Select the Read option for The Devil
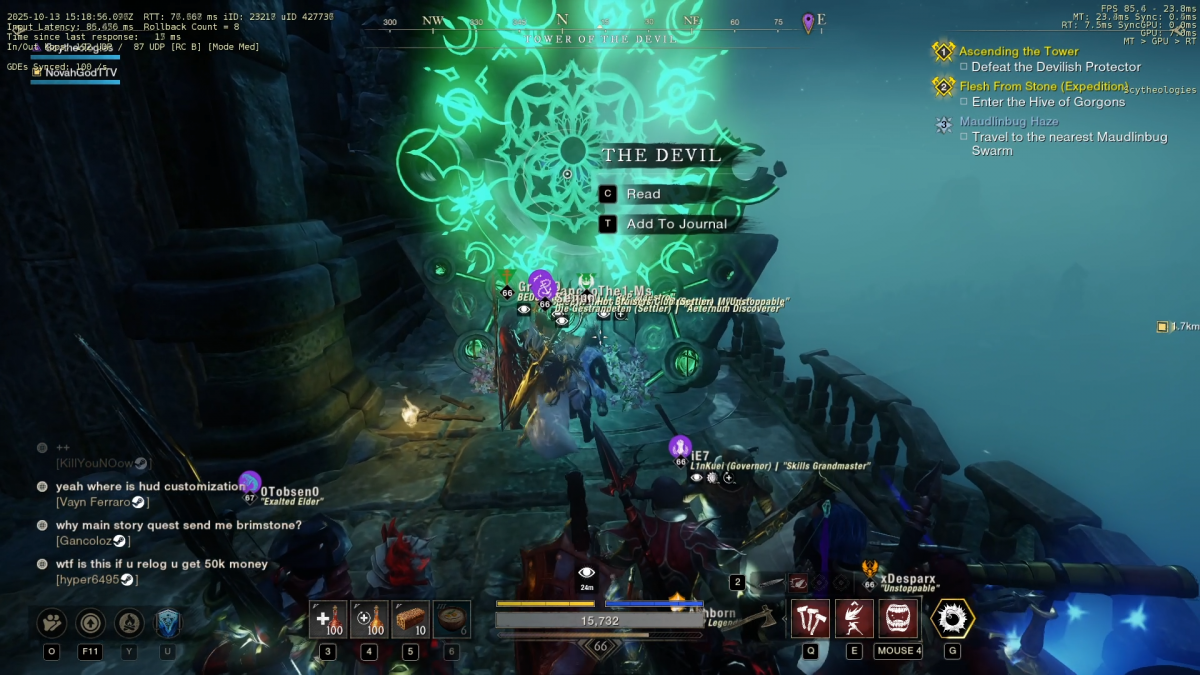The height and width of the screenshot is (675, 1200). click(643, 194)
